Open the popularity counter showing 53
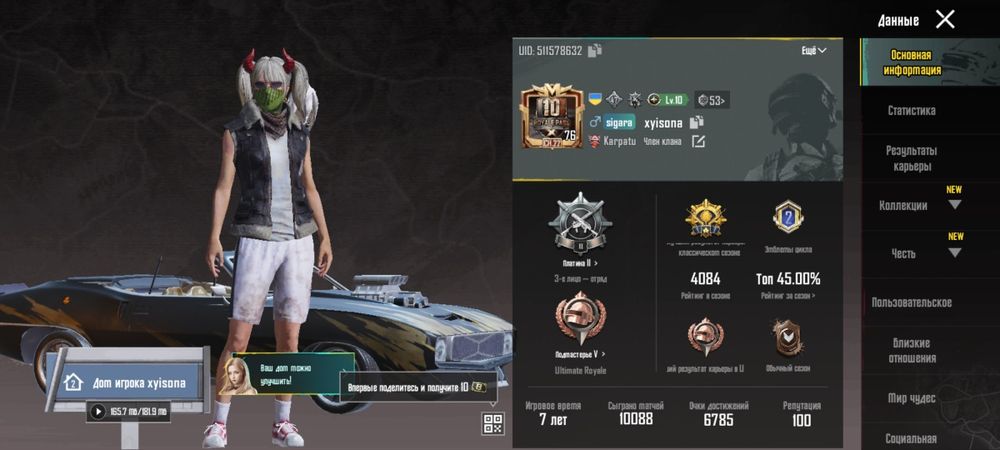 tap(712, 99)
